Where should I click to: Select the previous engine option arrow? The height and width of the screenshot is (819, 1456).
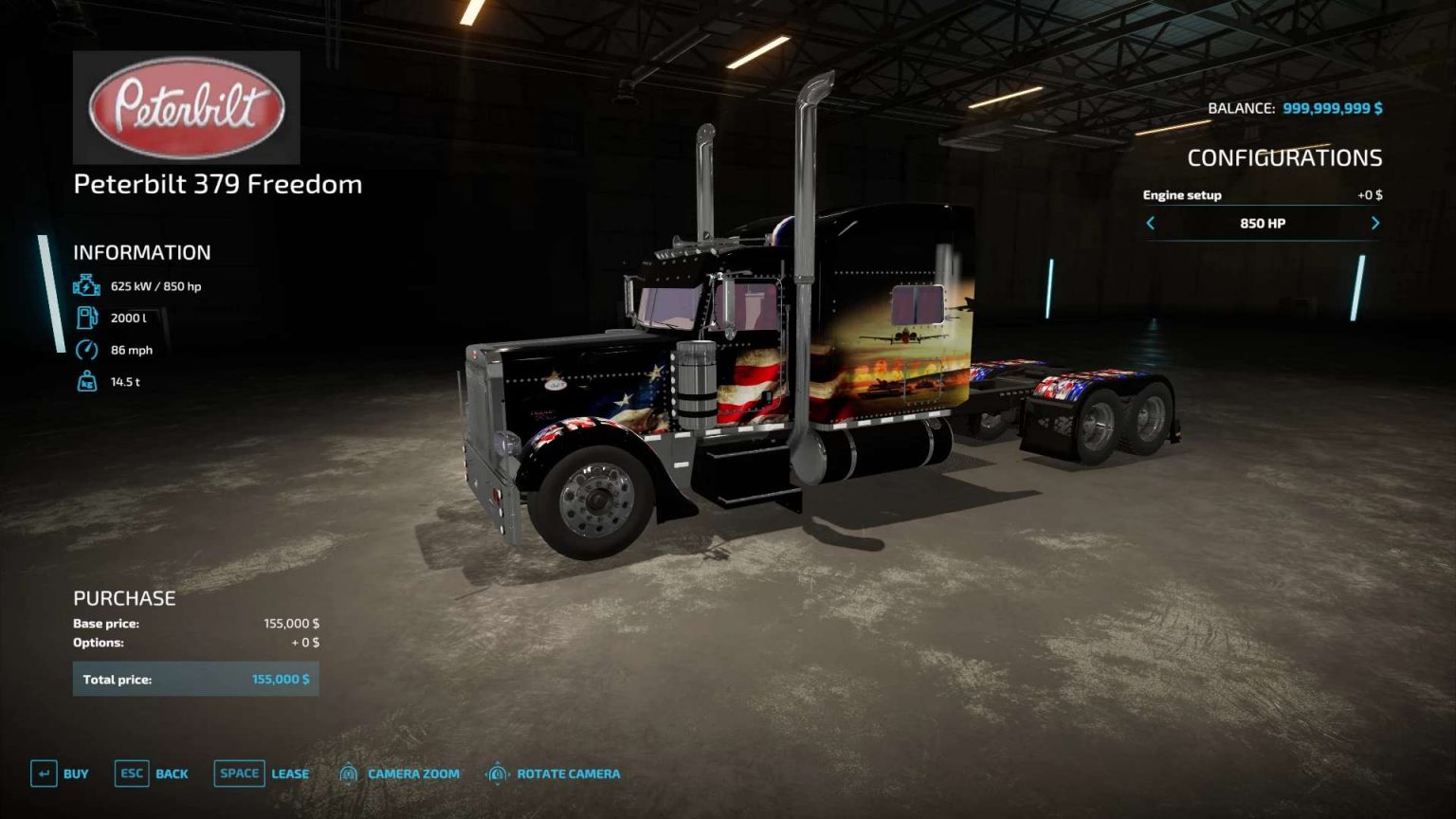1151,224
